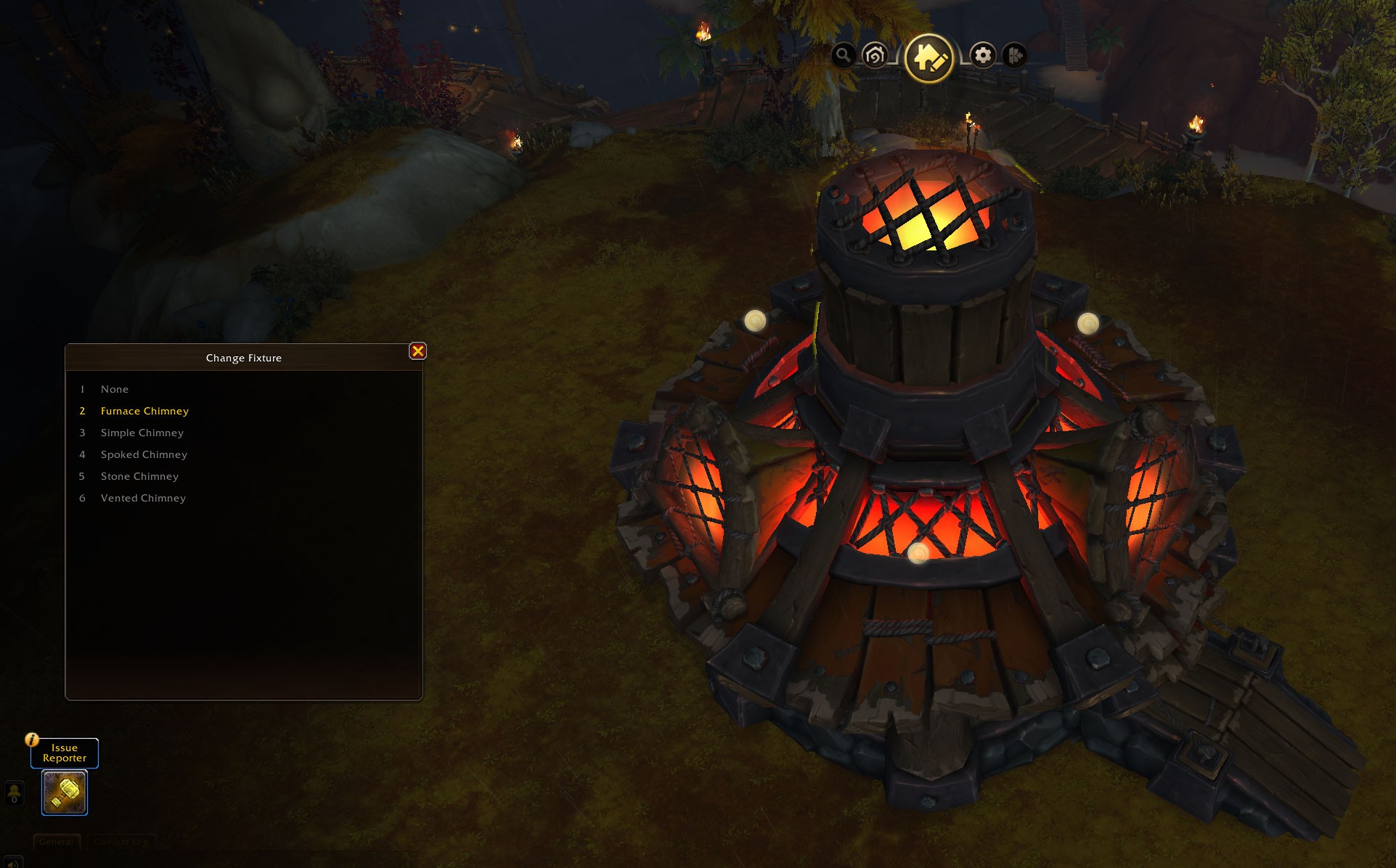The height and width of the screenshot is (868, 1396).
Task: Pick the Simple Chimney fixture
Action: [142, 433]
